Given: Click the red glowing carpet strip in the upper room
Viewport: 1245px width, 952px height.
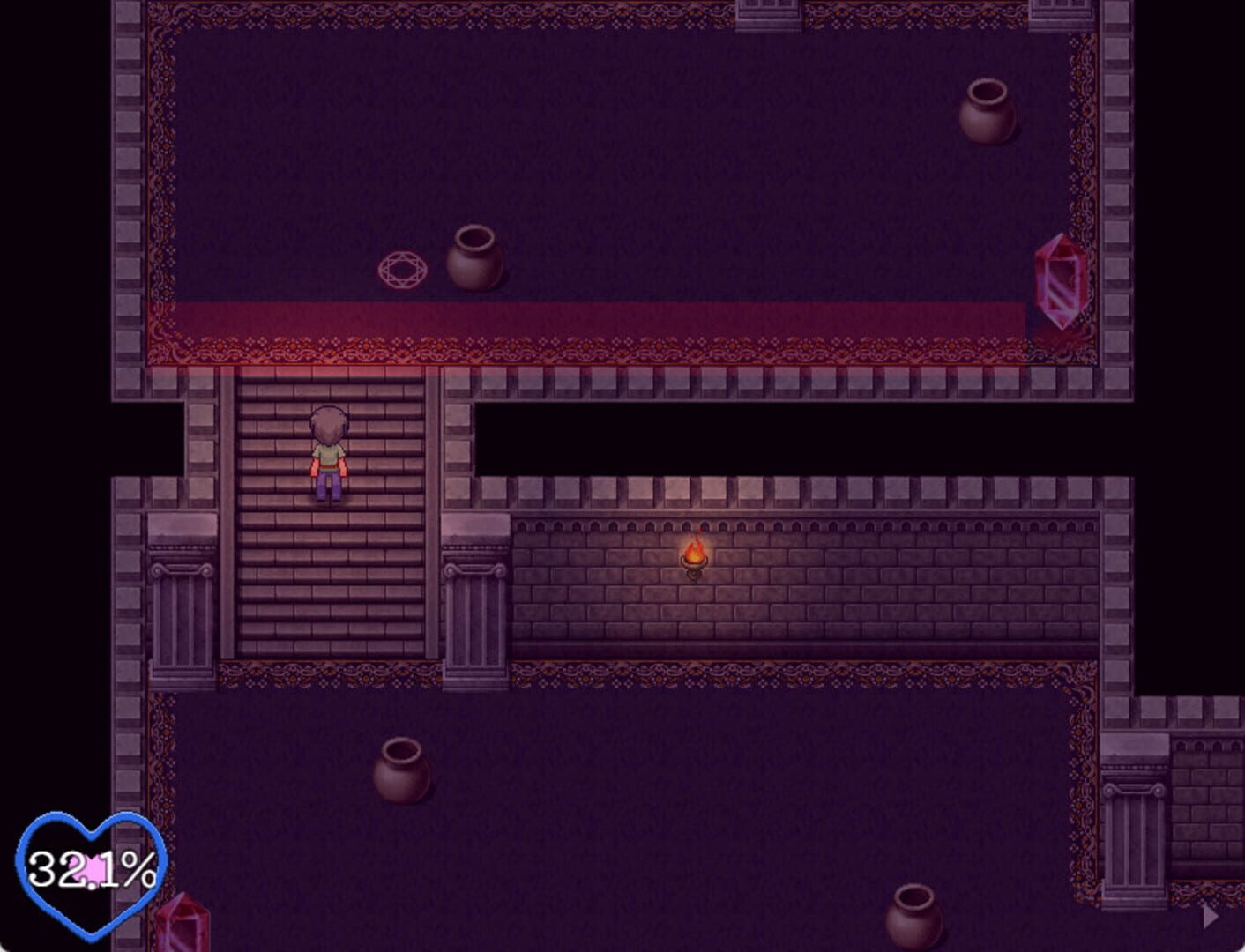Looking at the screenshot, I should (617, 317).
